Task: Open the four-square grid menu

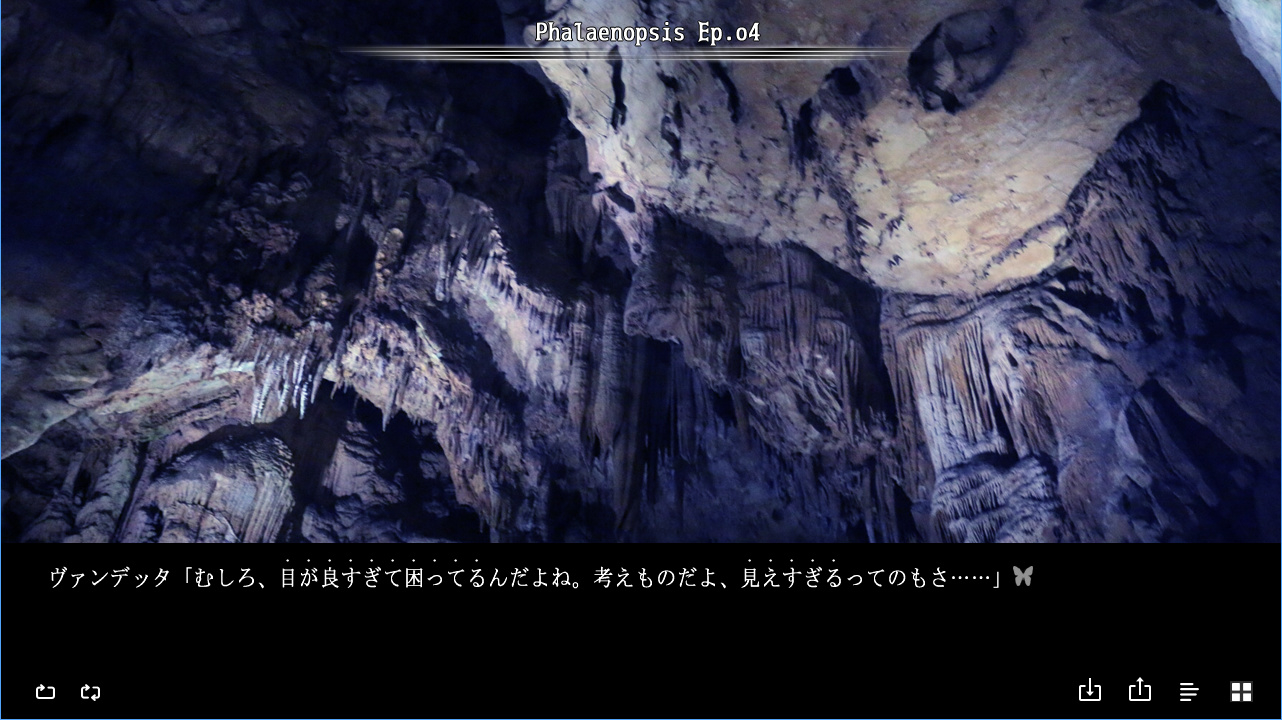Action: pyautogui.click(x=1241, y=691)
